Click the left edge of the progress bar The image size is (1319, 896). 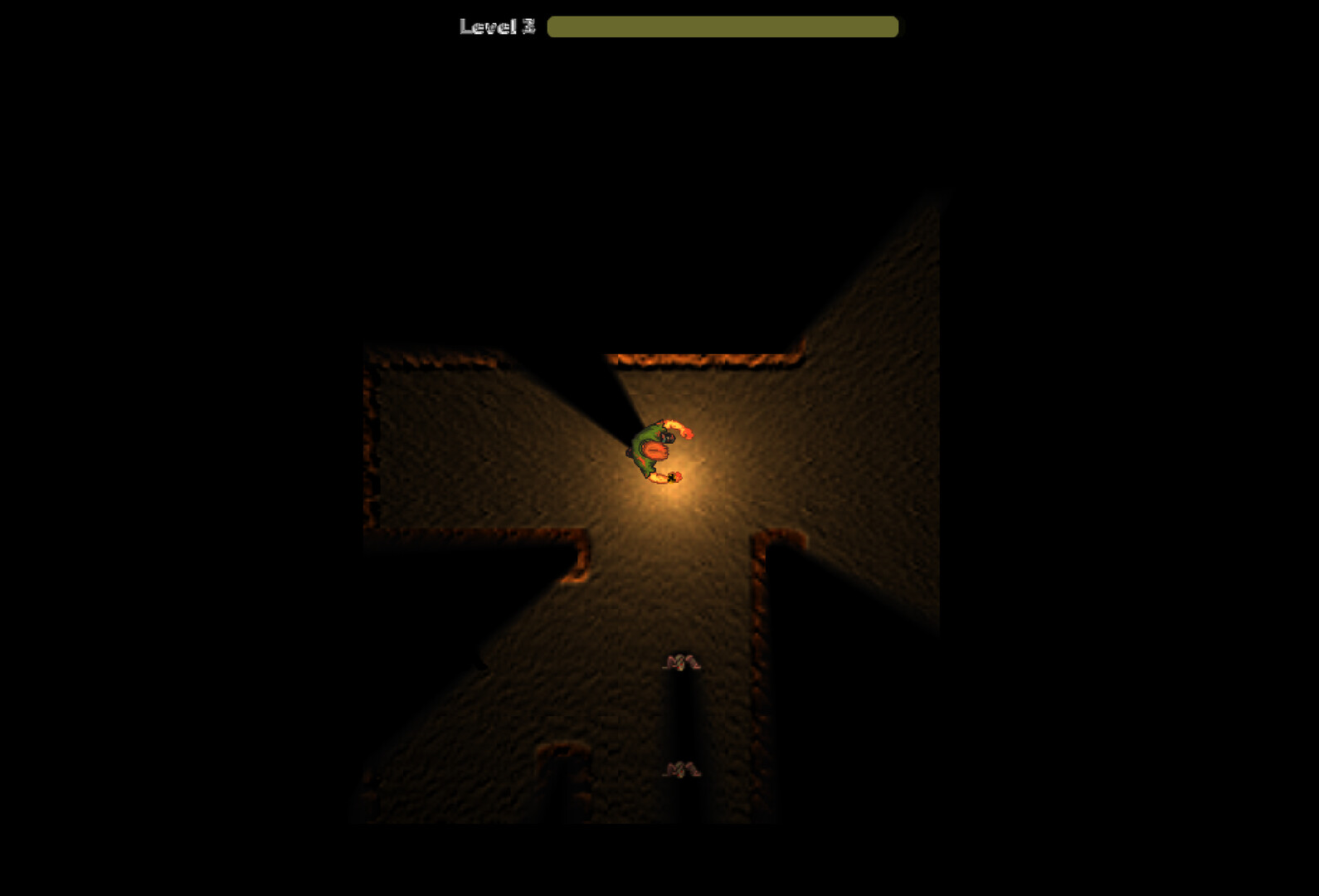(554, 27)
